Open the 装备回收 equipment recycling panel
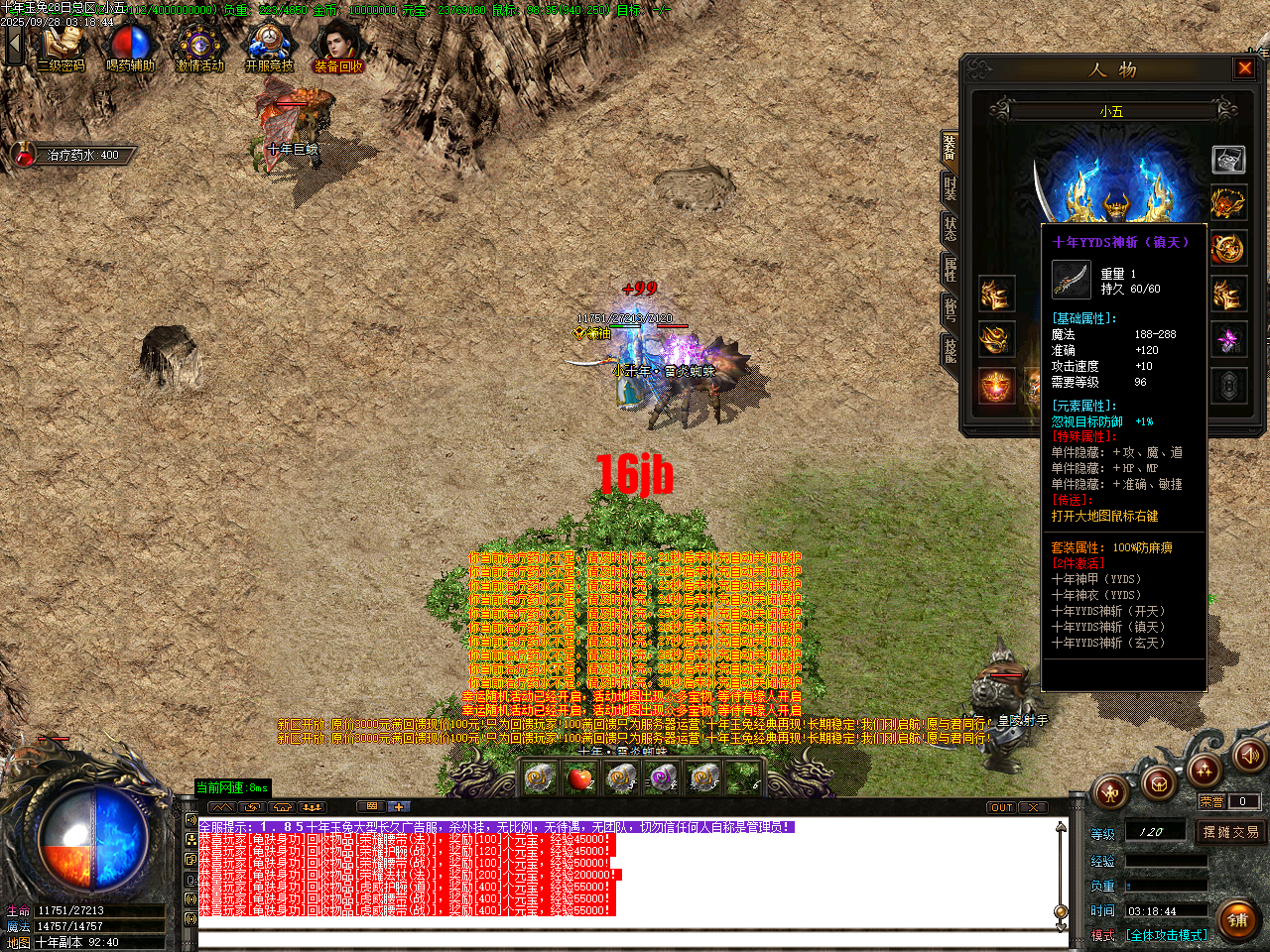 (337, 45)
